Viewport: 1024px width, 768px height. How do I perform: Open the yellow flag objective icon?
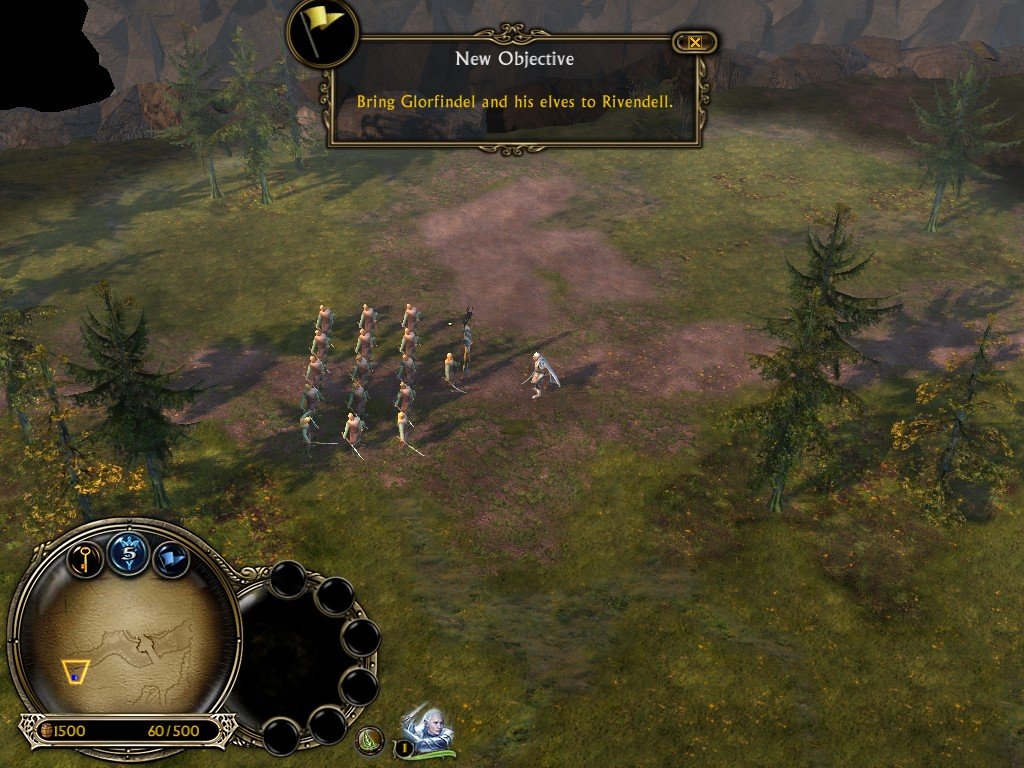(x=323, y=32)
